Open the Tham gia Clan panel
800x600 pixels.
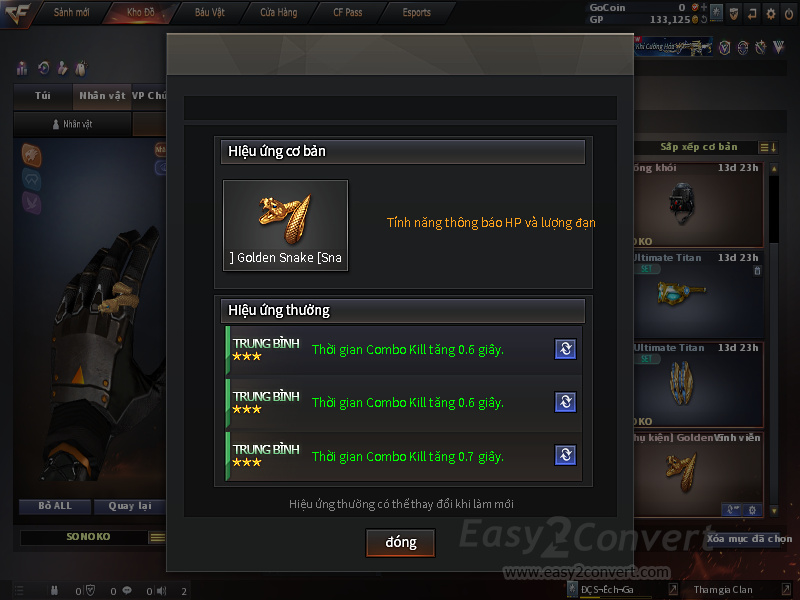(x=723, y=590)
